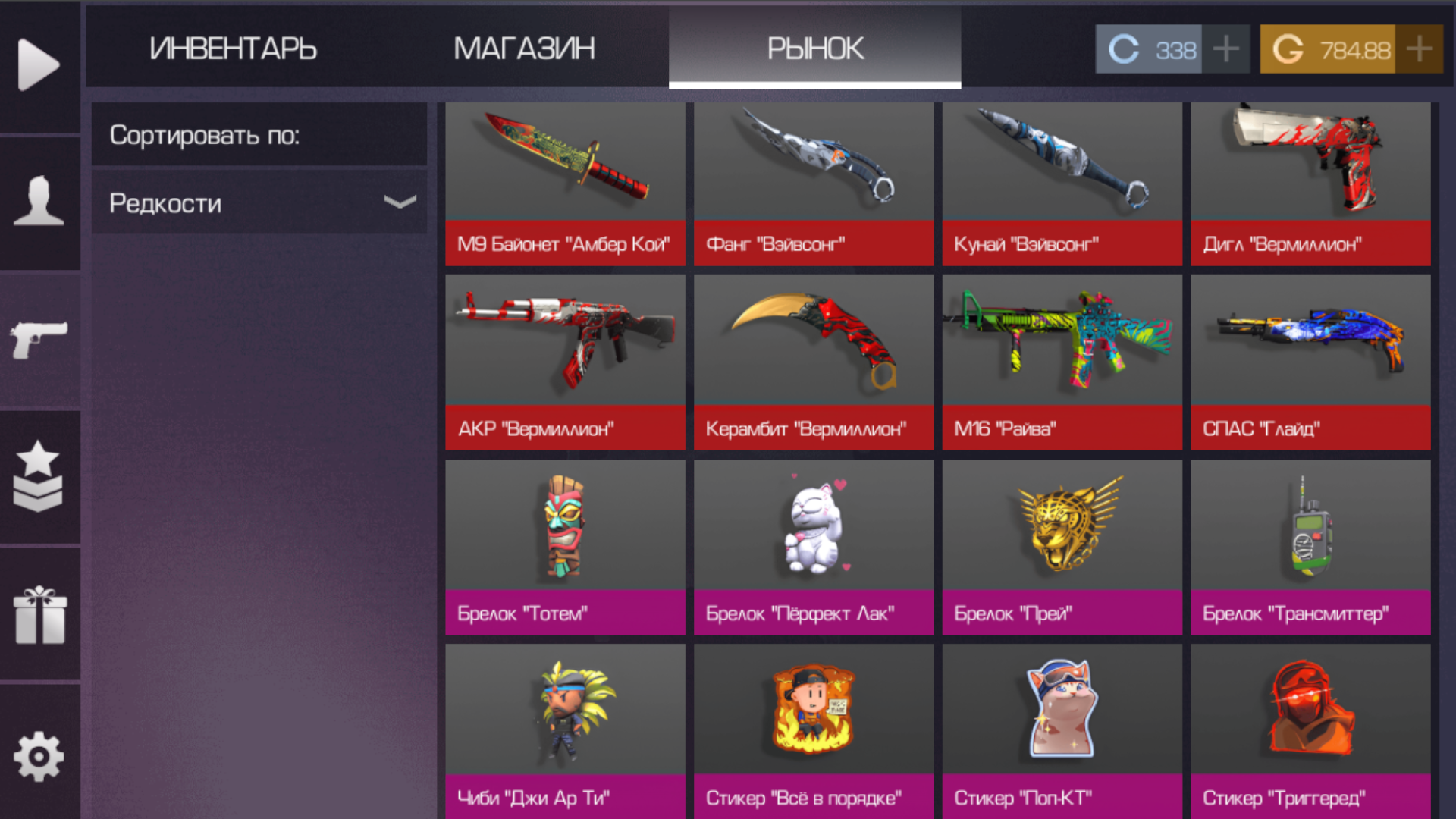Image resolution: width=1456 pixels, height=819 pixels.
Task: Open the Дигл "Вермиллион" pistol listing
Action: (1310, 184)
